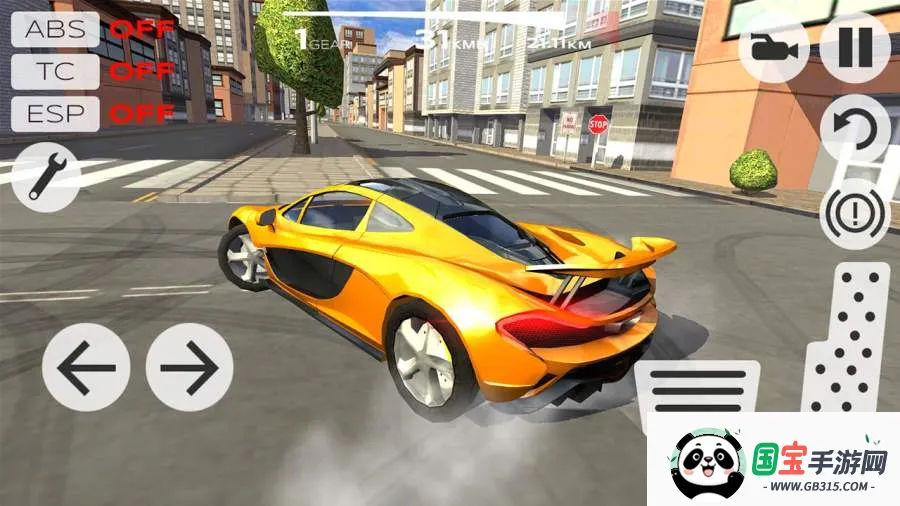
Task: Toggle the ABS driving assist
Action: pyautogui.click(x=56, y=29)
